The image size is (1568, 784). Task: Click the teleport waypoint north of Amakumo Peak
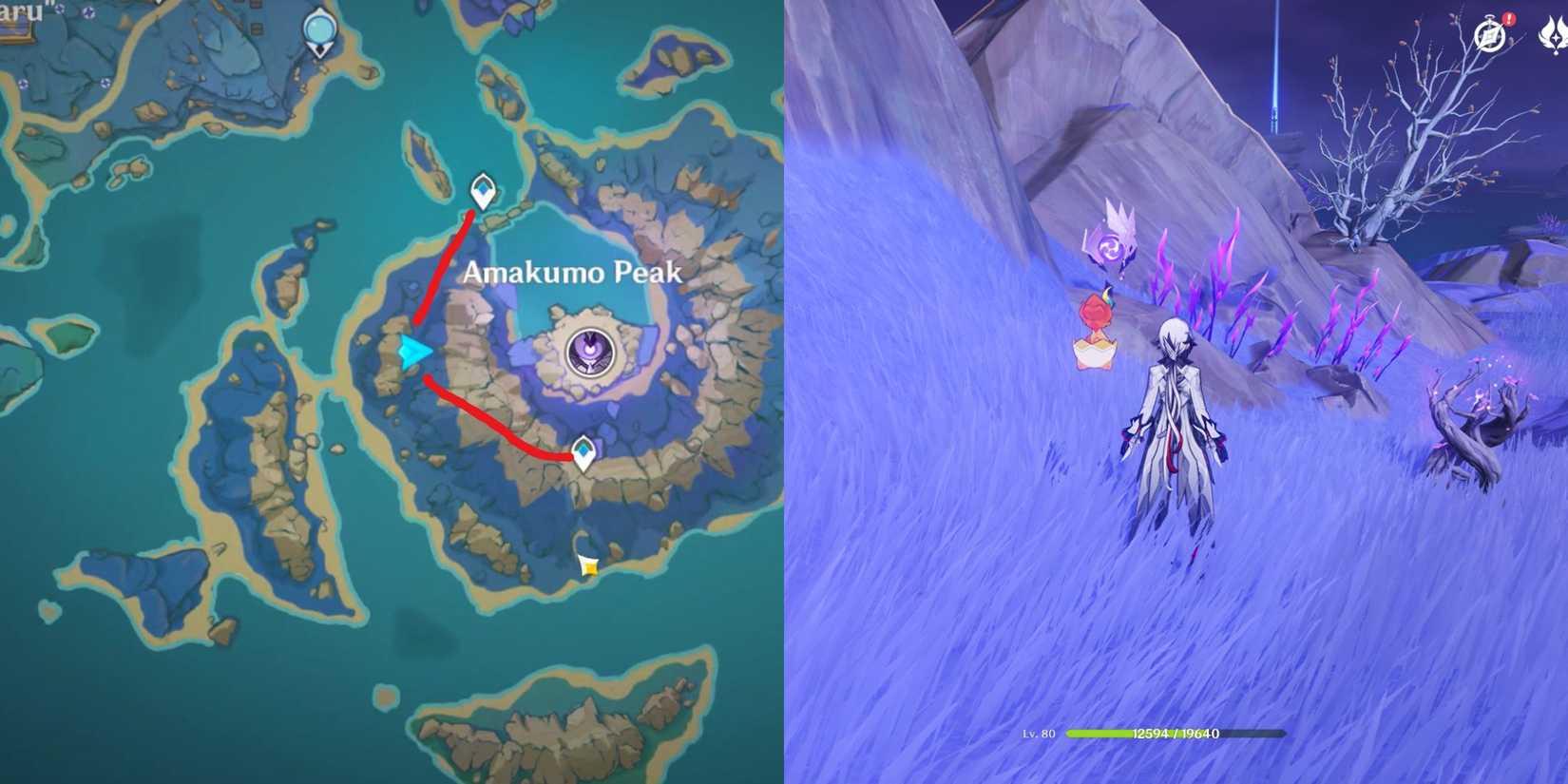coord(483,190)
